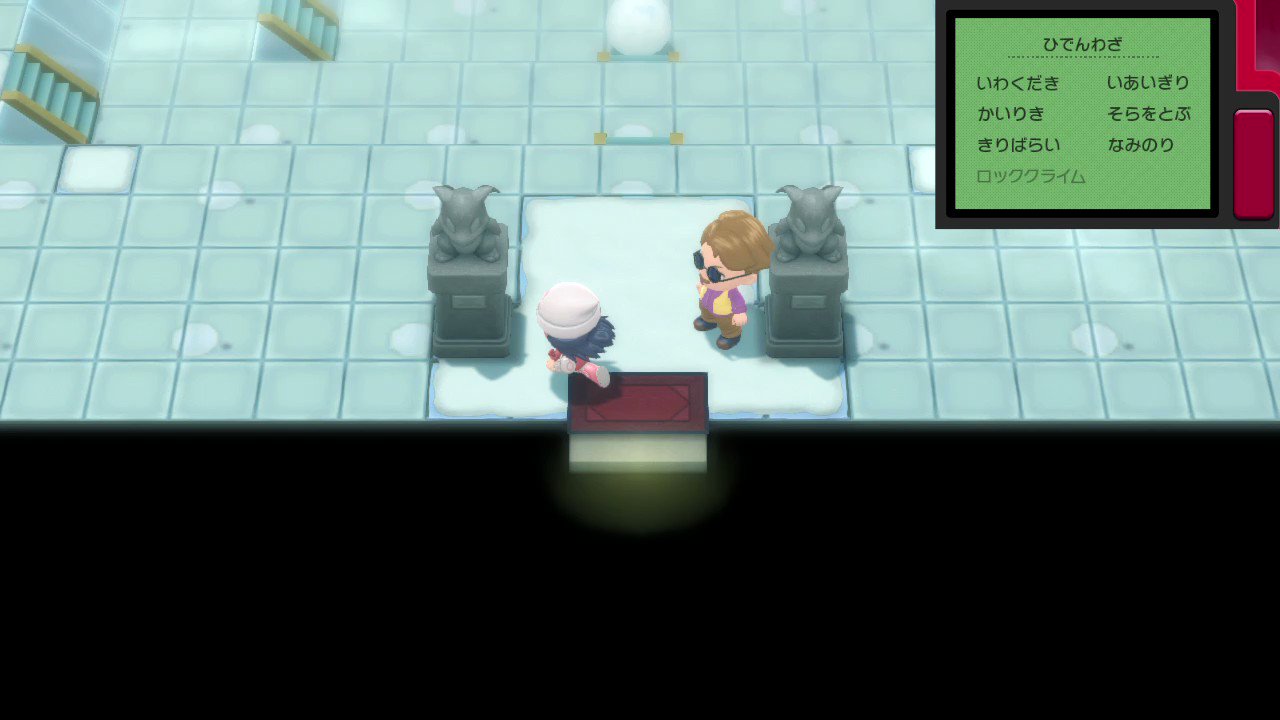1280x720 pixels.
Task: Select かいりき (Strength) move entry
Action: 1013,114
